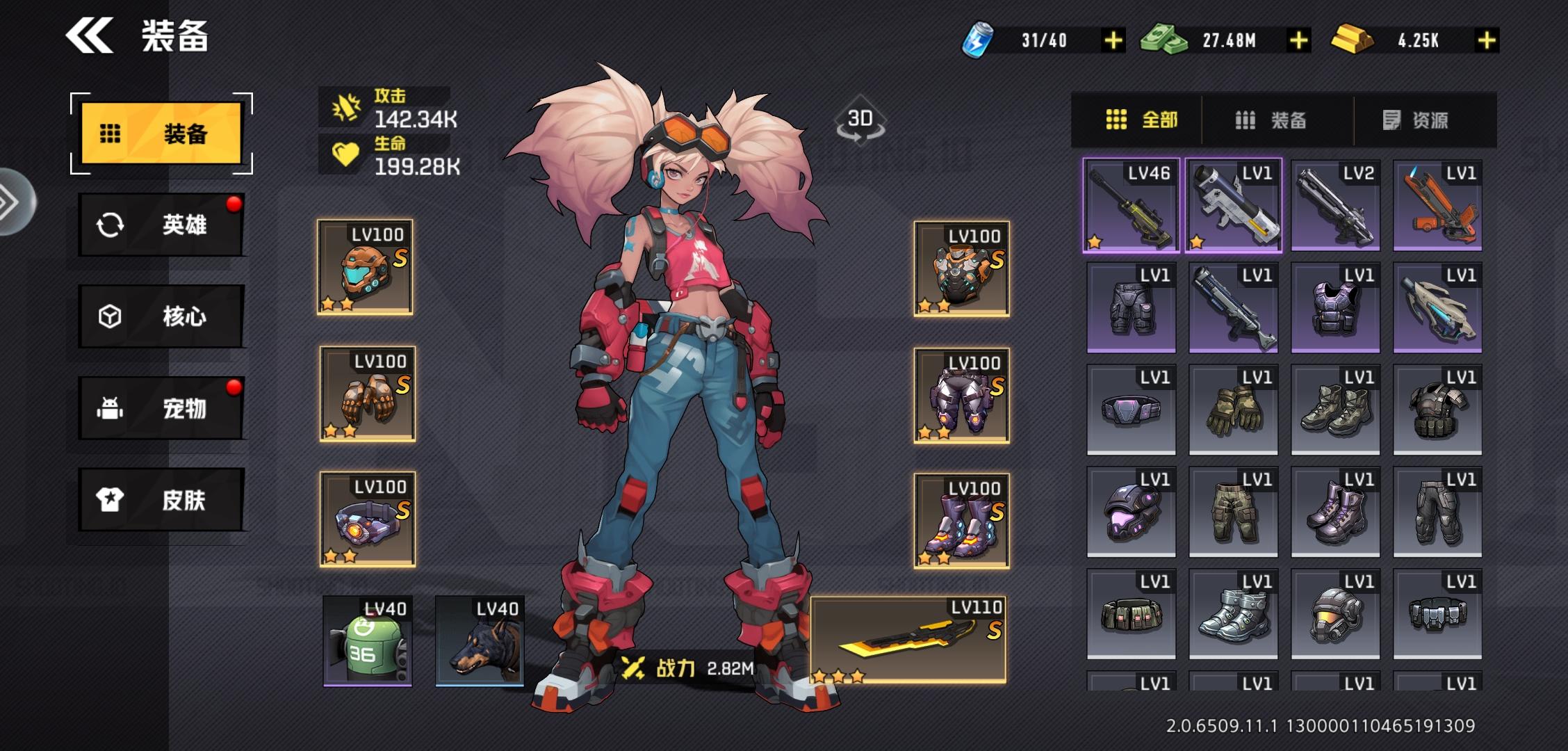The image size is (1568, 751).
Task: Select the equipped purple boots slot
Action: 961,521
